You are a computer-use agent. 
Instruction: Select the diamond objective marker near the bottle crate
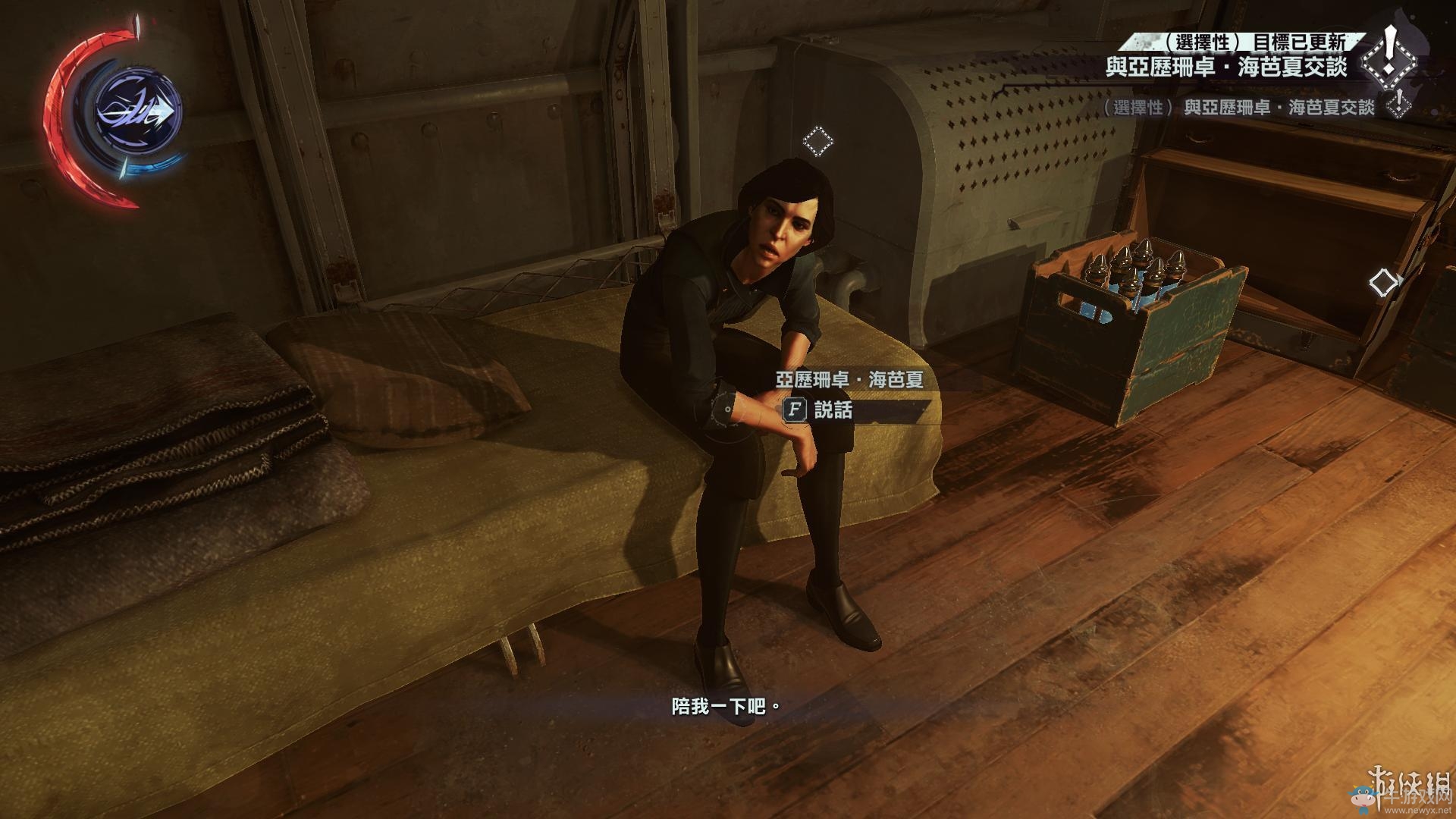pyautogui.click(x=1384, y=283)
